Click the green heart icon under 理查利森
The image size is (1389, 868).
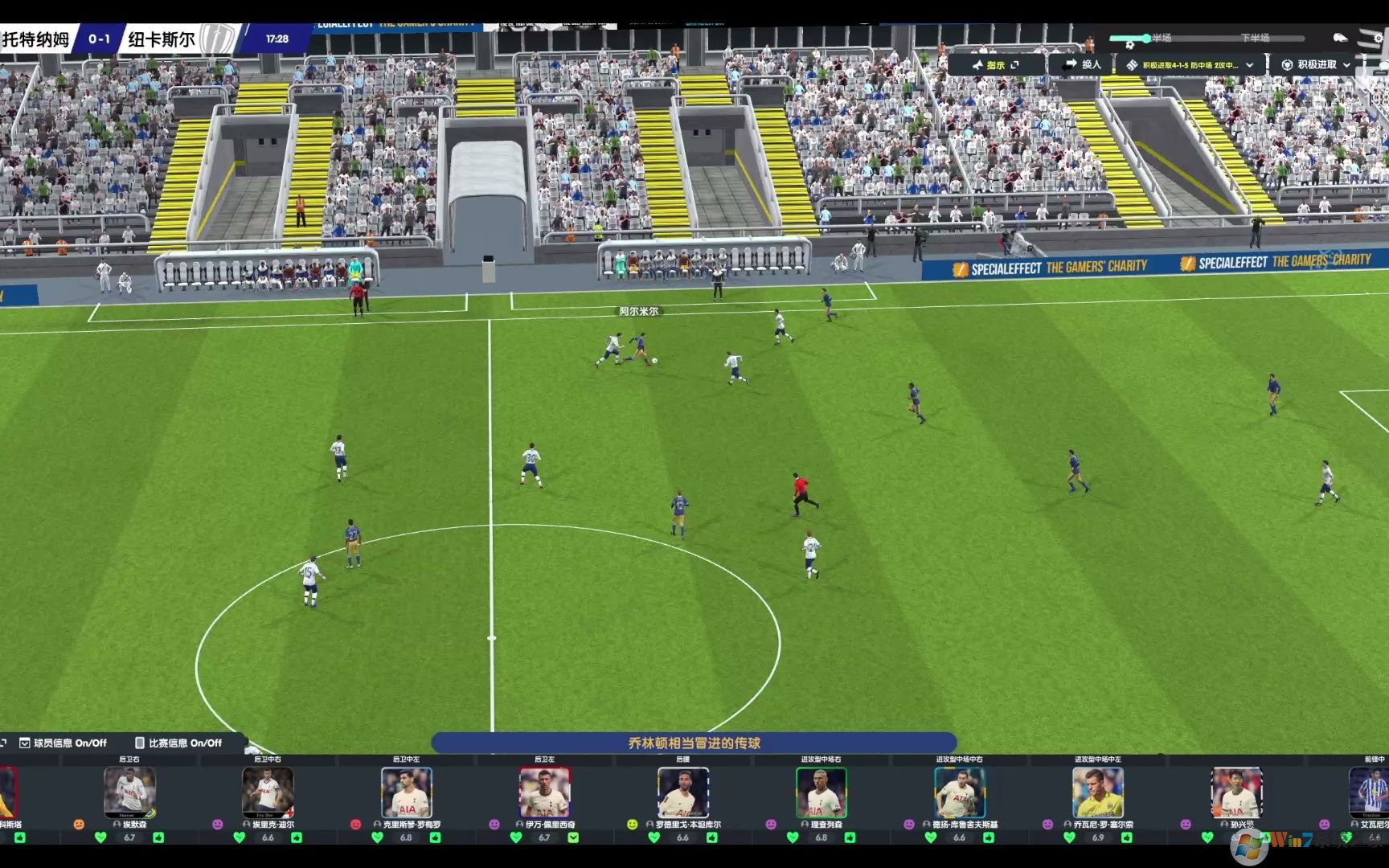[x=793, y=837]
